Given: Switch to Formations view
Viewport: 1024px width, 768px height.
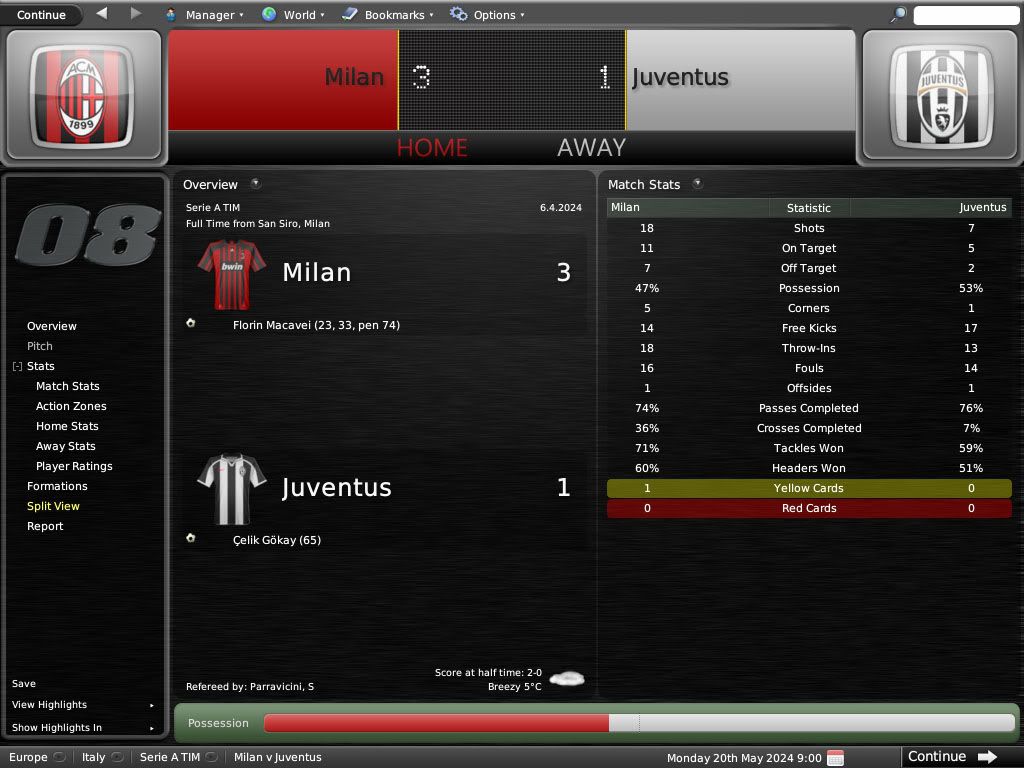Looking at the screenshot, I should (57, 486).
